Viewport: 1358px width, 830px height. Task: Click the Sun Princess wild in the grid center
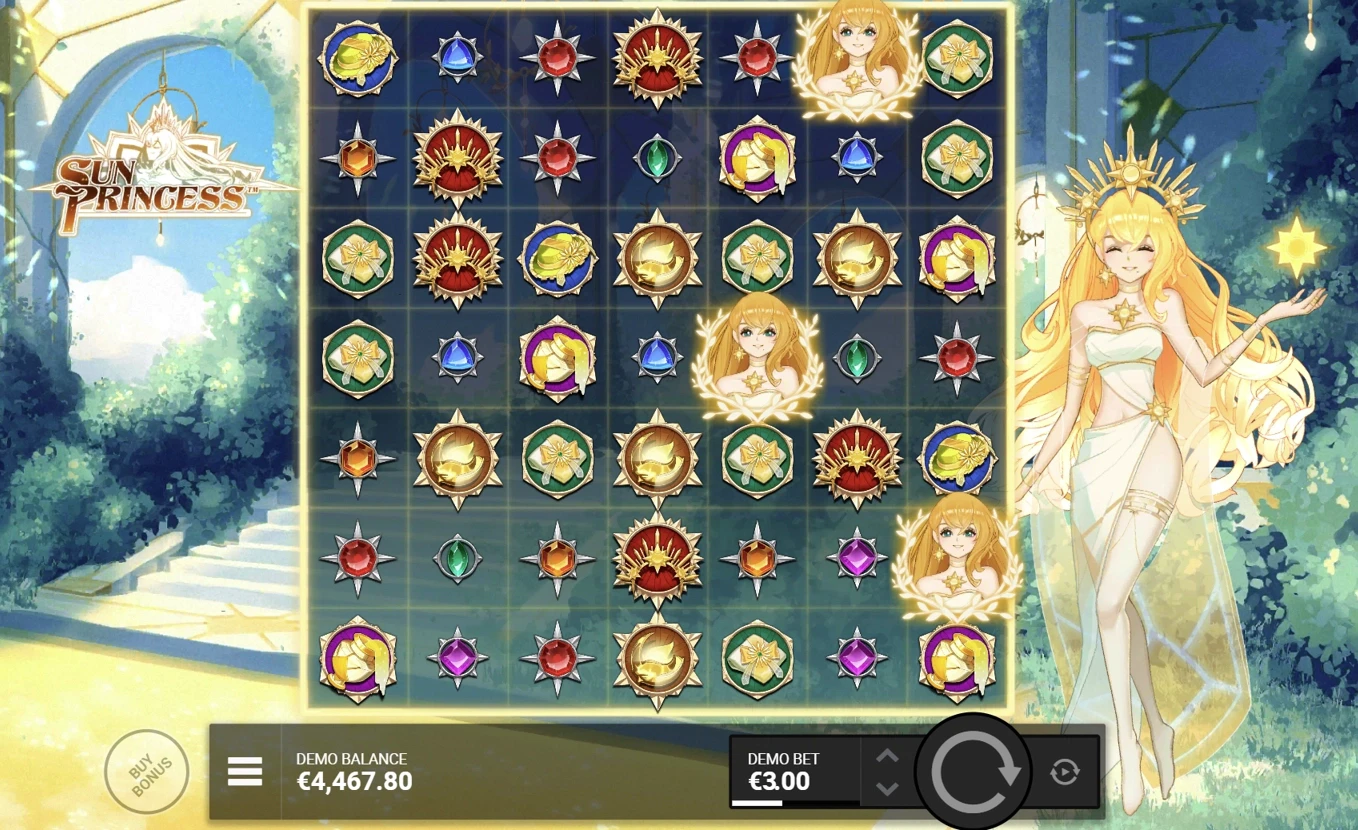click(x=757, y=360)
